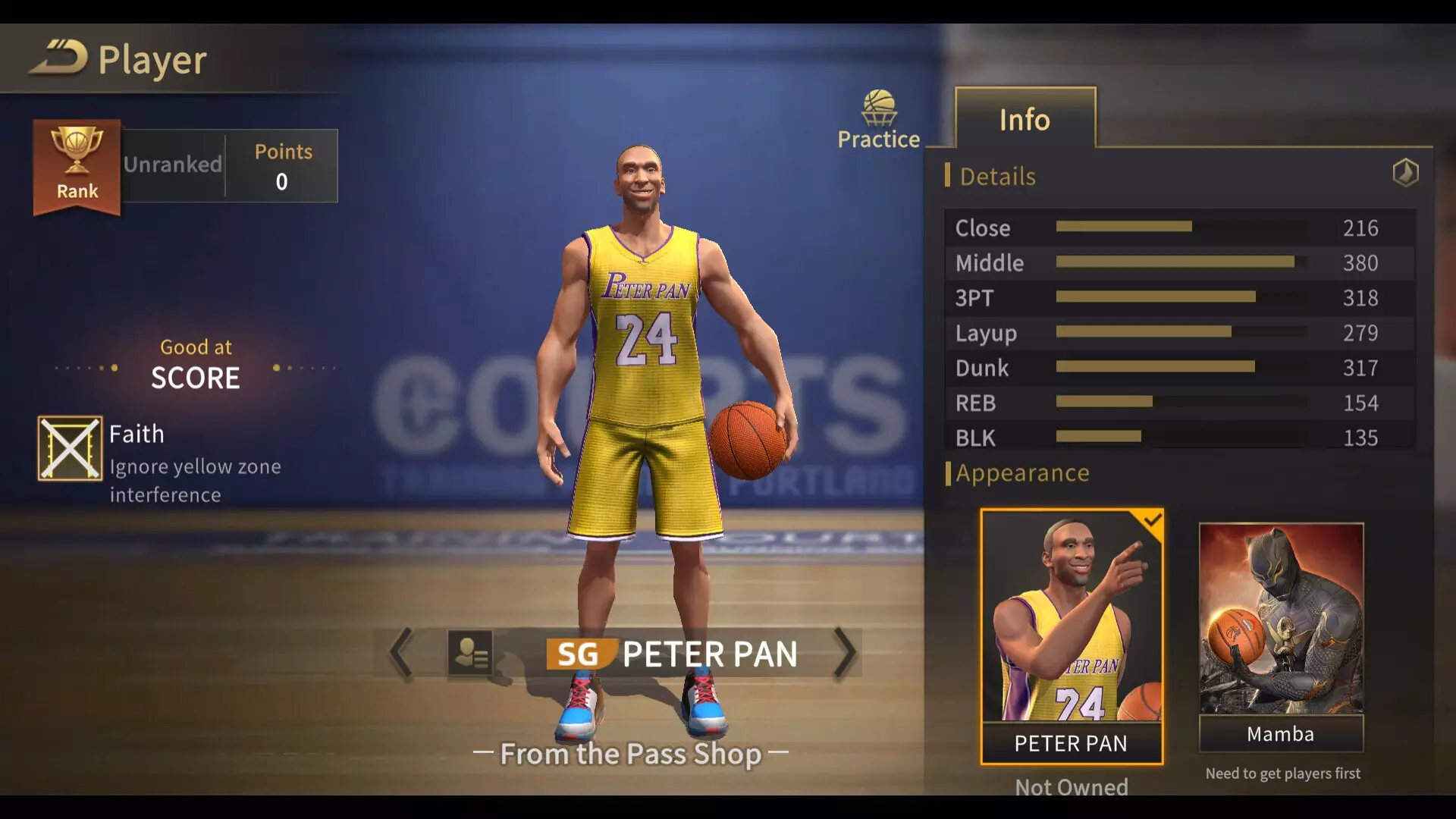1456x819 pixels.
Task: Open the Appearance section header
Action: (1023, 472)
